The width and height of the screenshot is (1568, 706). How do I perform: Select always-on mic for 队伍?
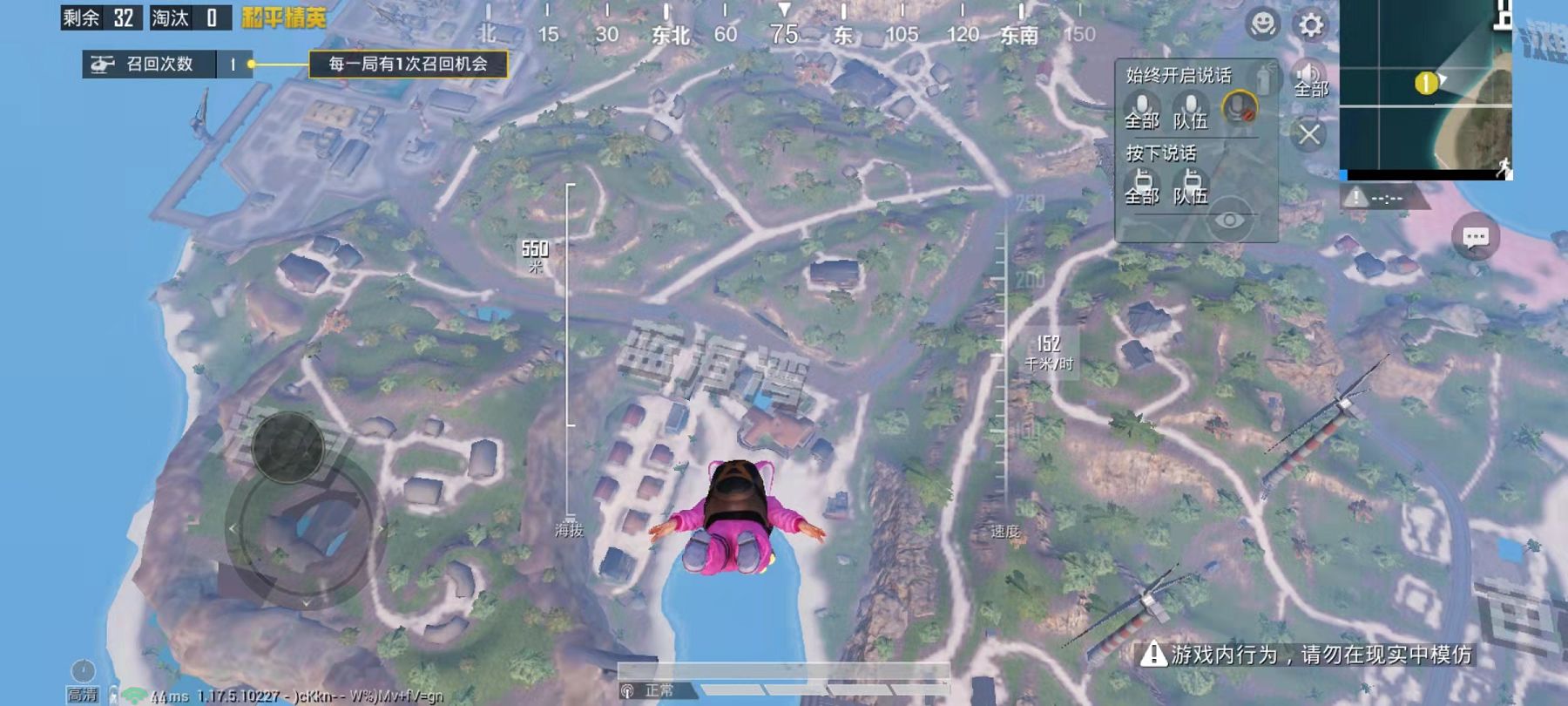1190,110
